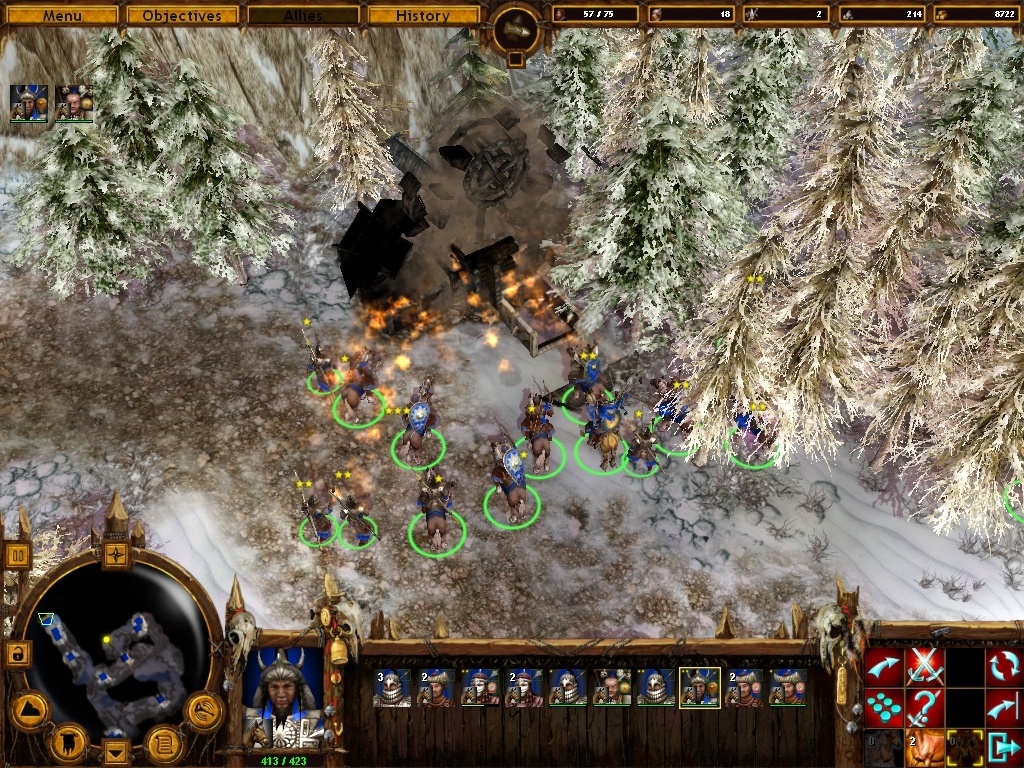Click the circular arrows command
The height and width of the screenshot is (768, 1024).
tap(1003, 667)
